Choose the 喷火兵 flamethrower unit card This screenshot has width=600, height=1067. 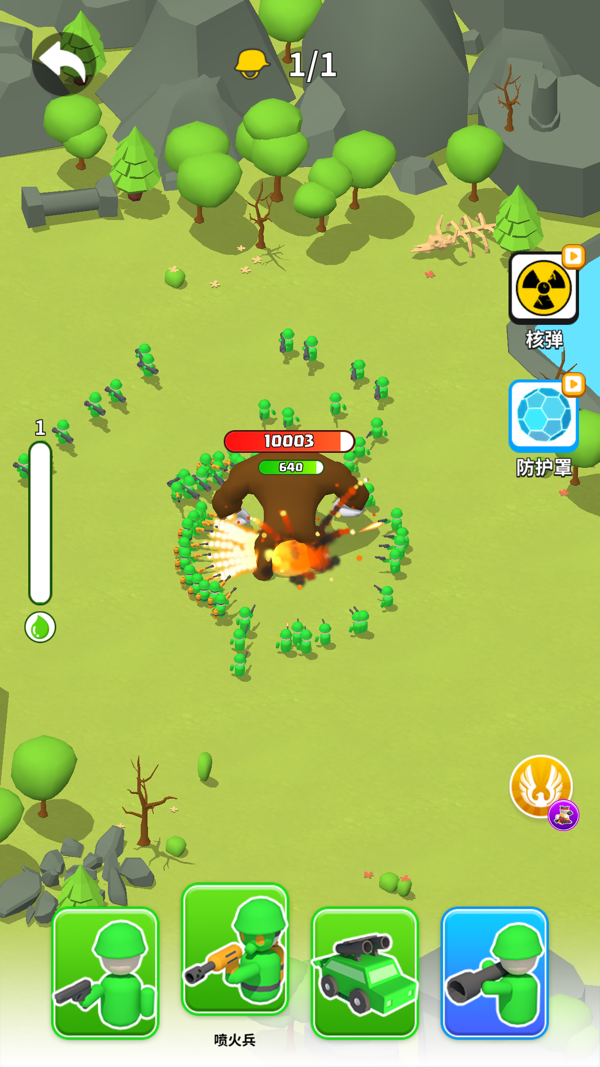pyautogui.click(x=235, y=950)
